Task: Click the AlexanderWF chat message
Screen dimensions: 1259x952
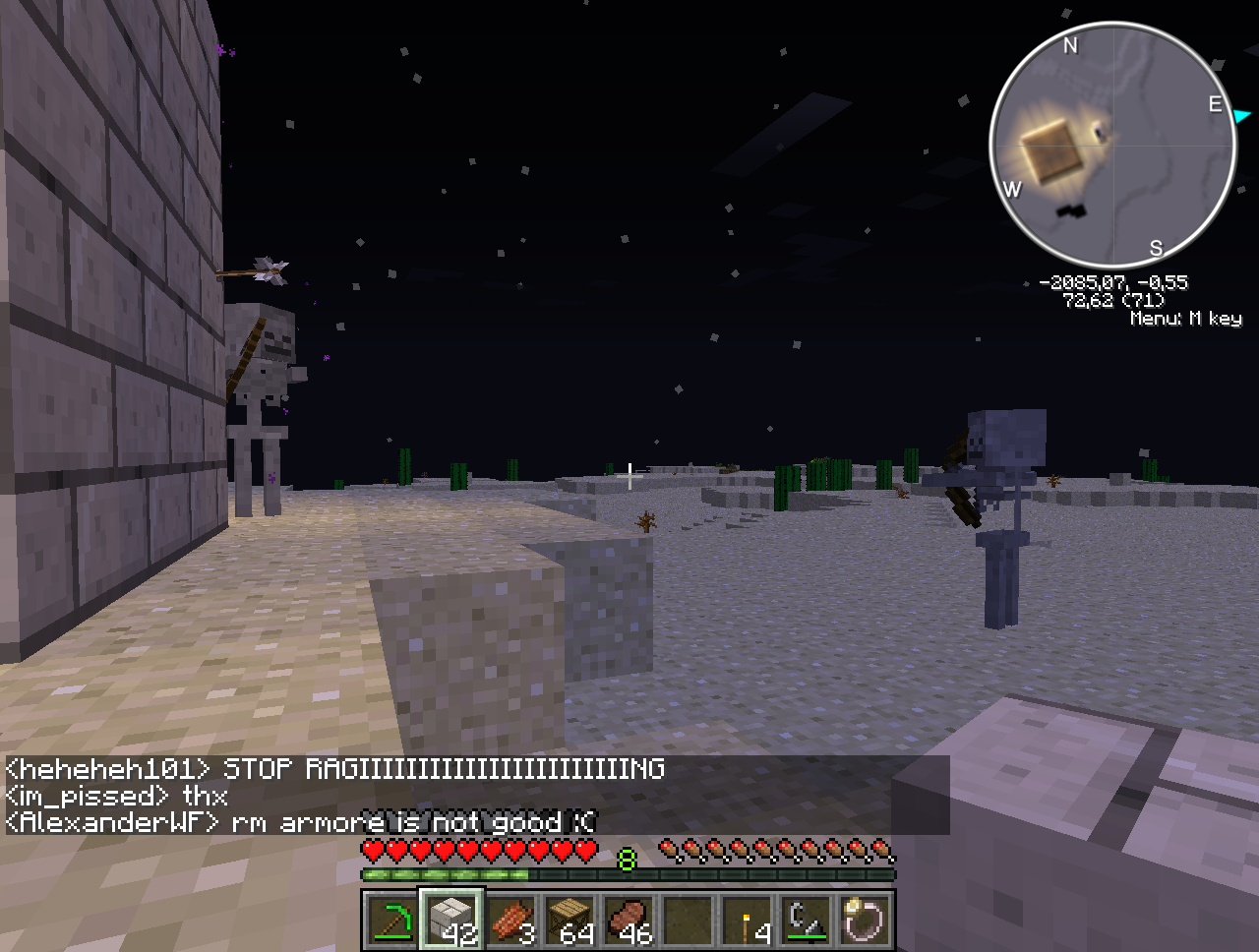Action: click(300, 822)
